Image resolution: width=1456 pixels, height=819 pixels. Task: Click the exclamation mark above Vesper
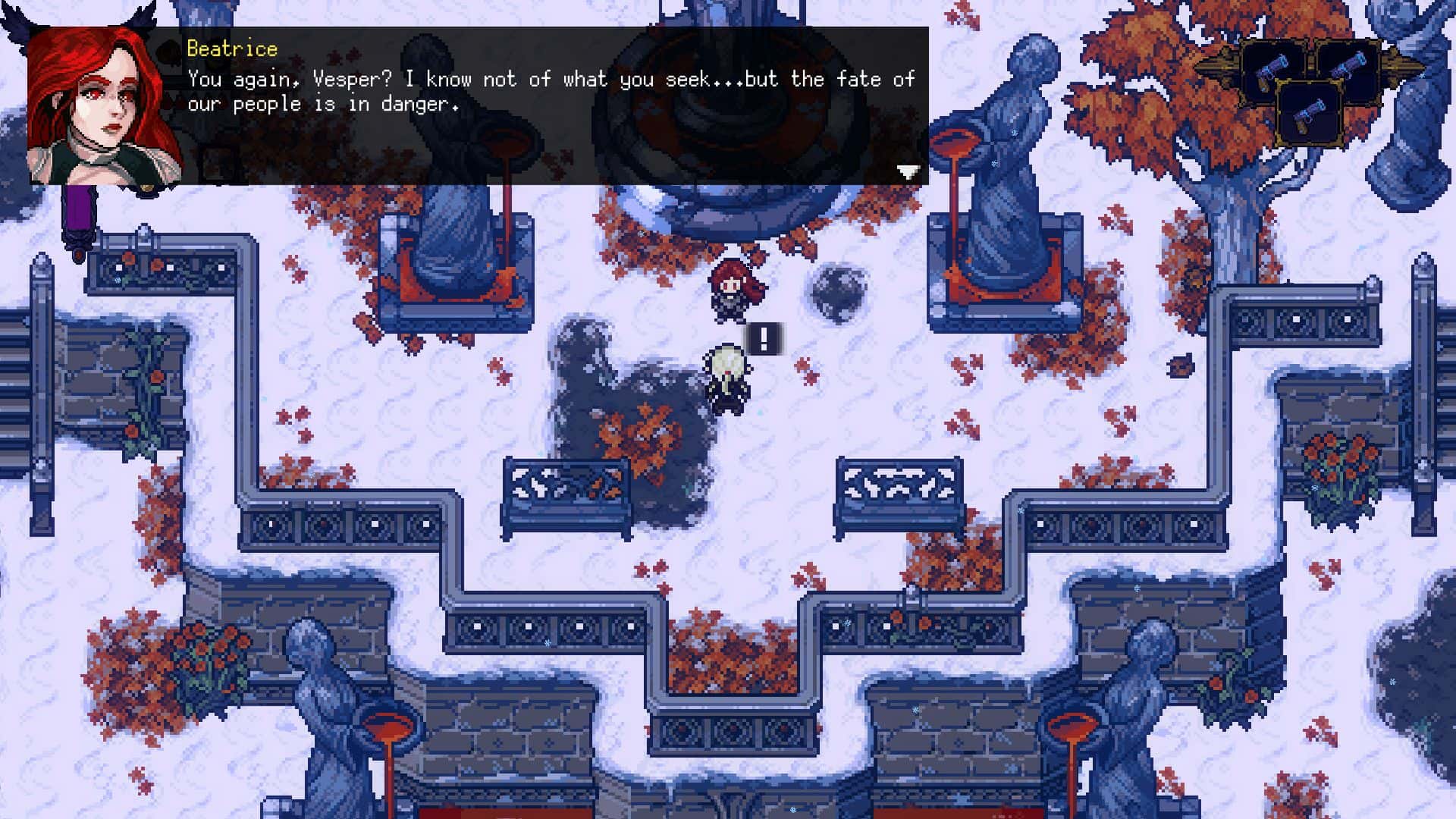click(764, 340)
